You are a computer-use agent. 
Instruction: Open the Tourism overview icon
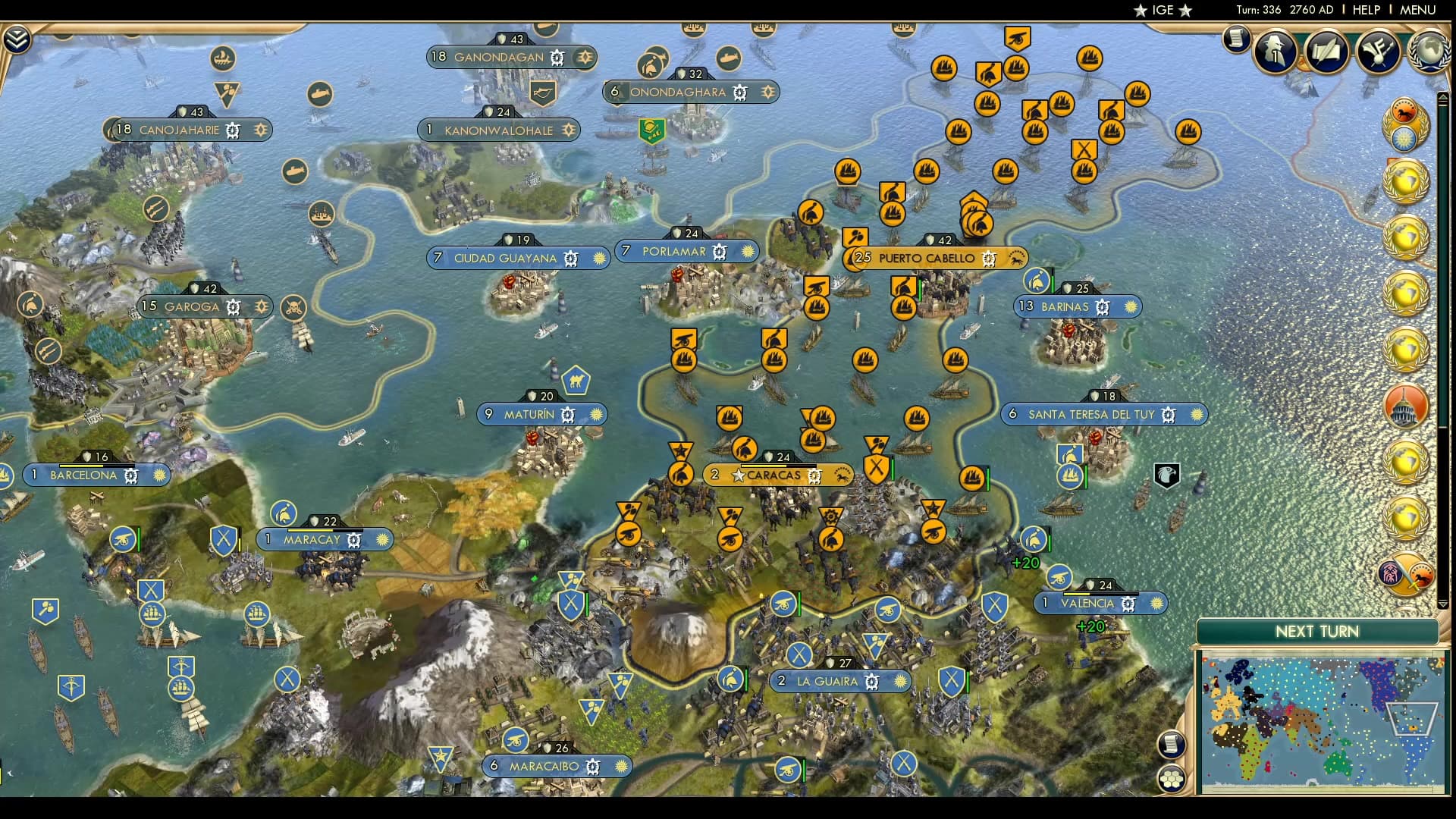click(x=1378, y=52)
